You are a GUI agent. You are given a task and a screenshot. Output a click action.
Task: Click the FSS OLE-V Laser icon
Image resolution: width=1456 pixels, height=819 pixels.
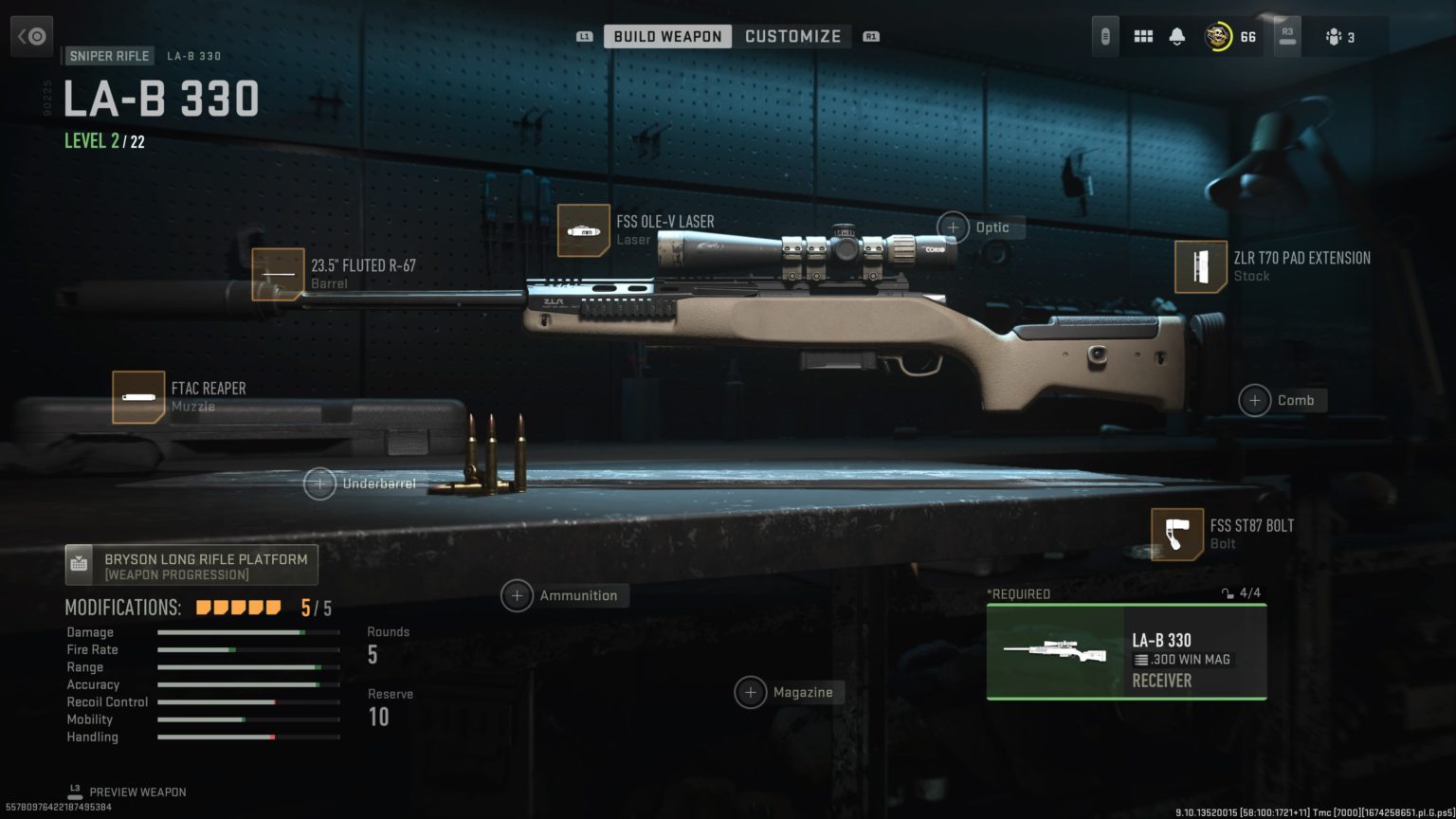(585, 230)
